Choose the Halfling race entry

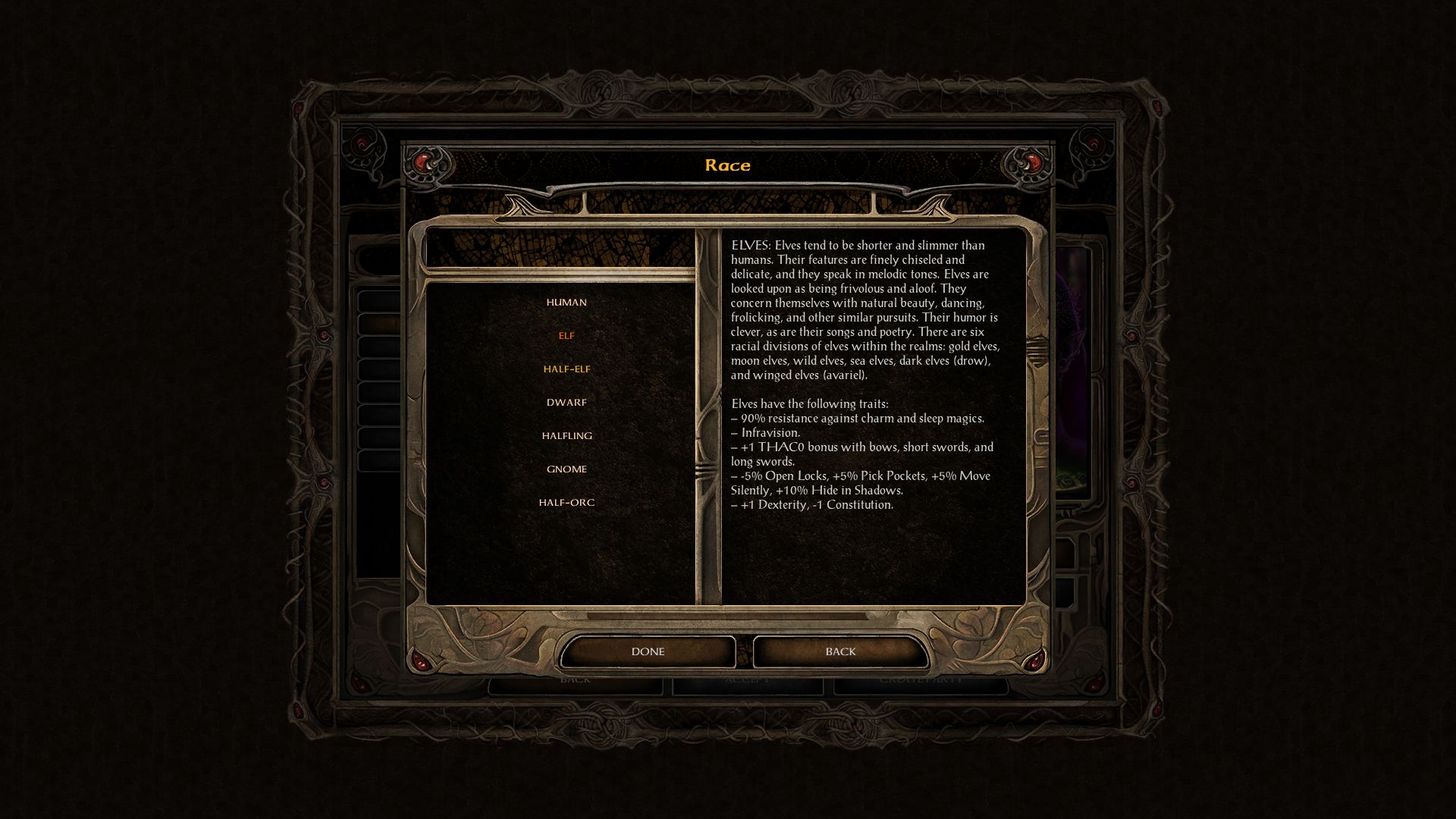coord(566,436)
